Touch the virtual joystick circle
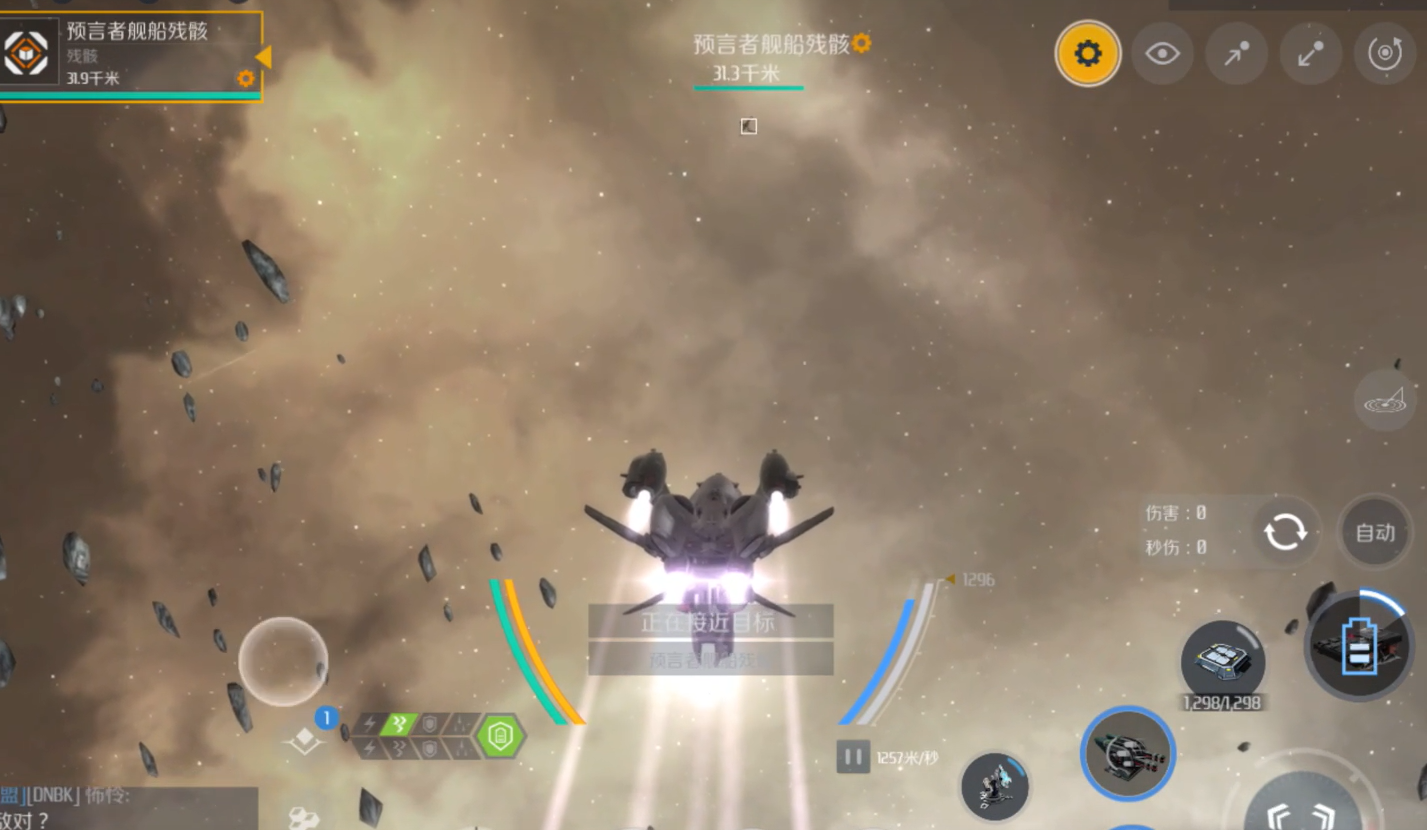Viewport: 1427px width, 830px height. point(283,661)
